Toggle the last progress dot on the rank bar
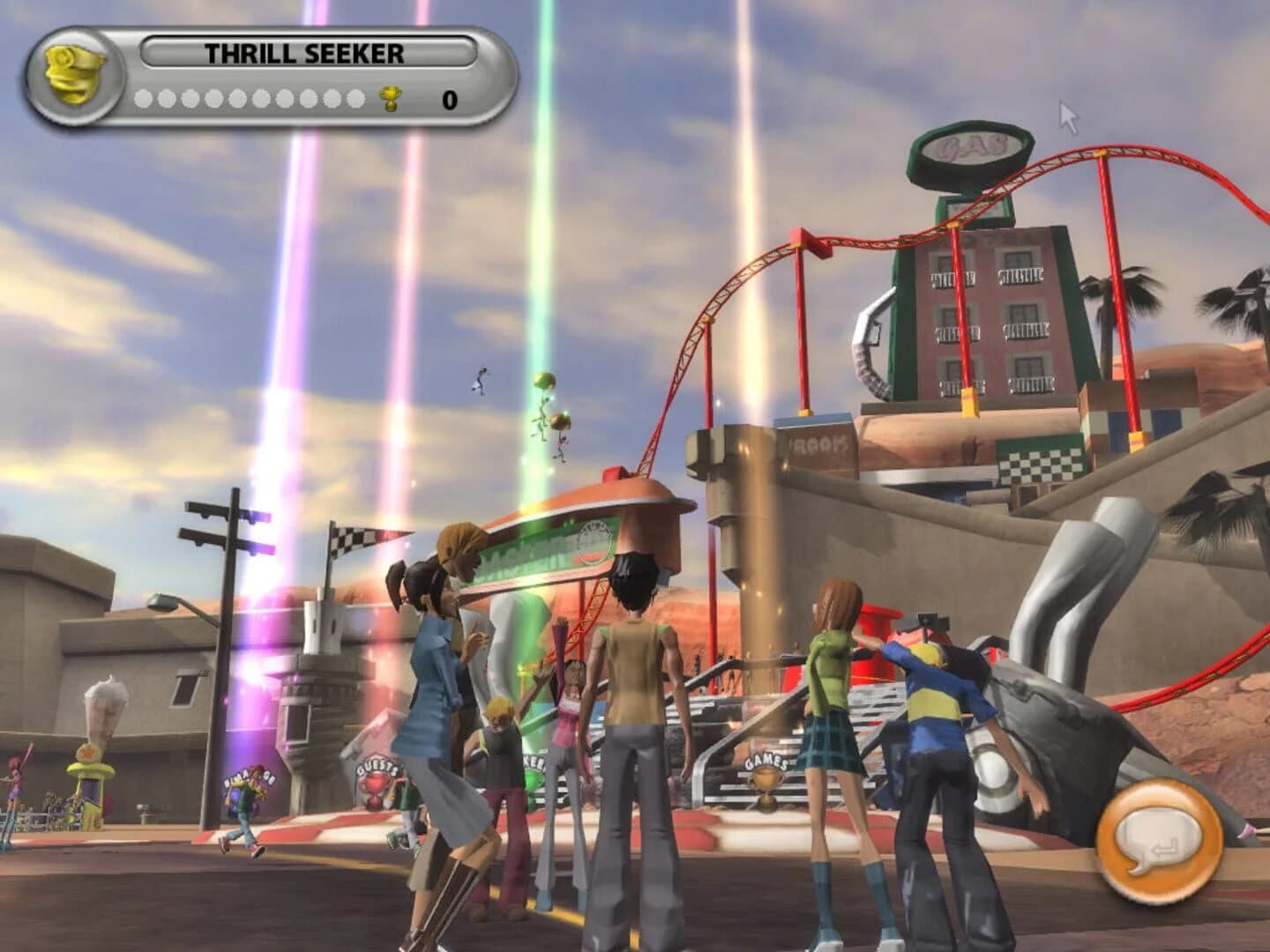The height and width of the screenshot is (952, 1270). pyautogui.click(x=356, y=97)
